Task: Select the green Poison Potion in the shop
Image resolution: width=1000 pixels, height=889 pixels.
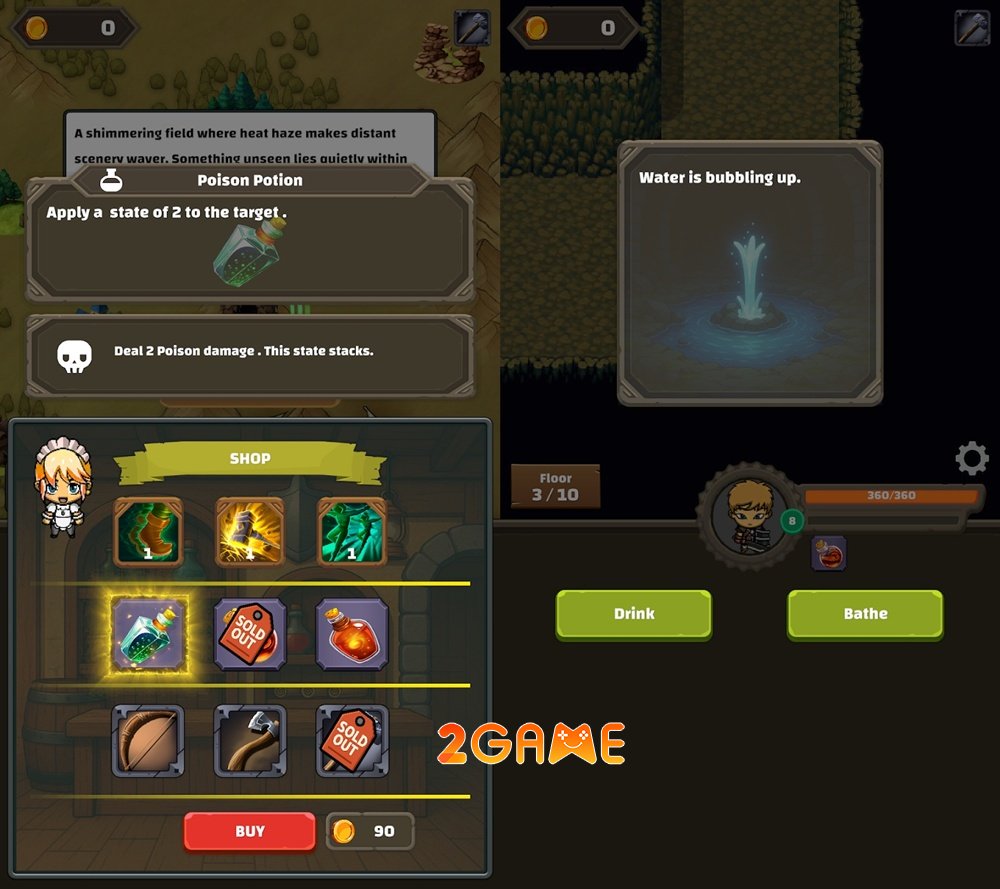Action: pos(148,634)
